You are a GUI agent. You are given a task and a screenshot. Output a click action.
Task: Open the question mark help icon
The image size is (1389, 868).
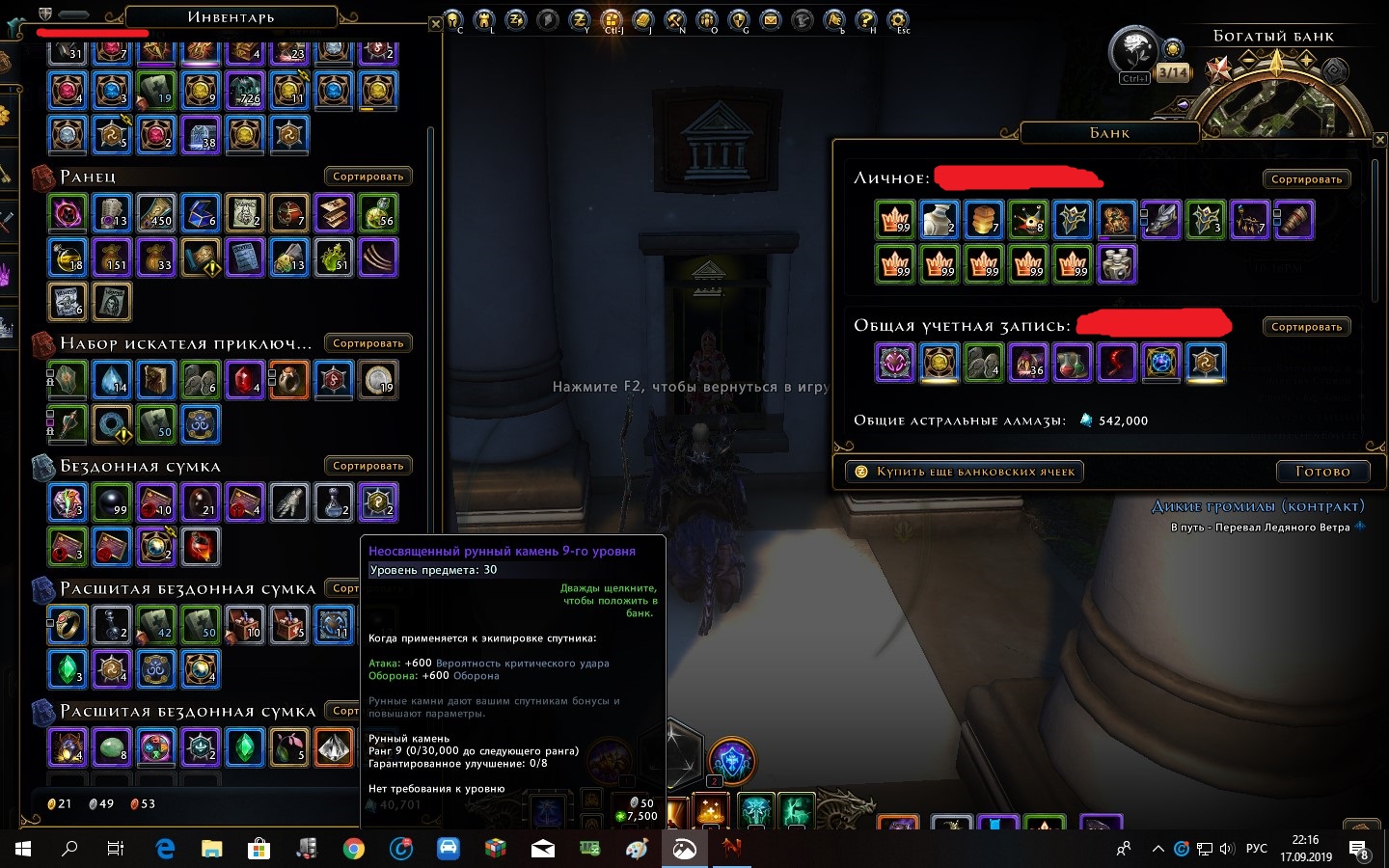pos(866,19)
